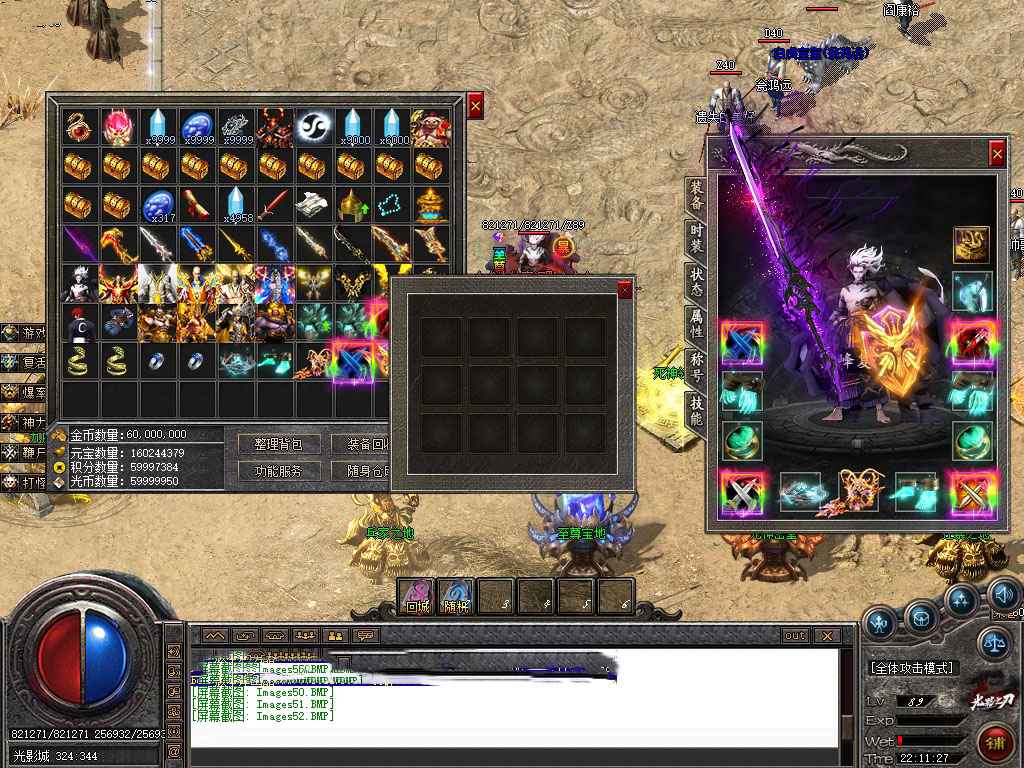Screen dimensions: 1024x768
Task: Close the empty storage grid window
Action: click(625, 289)
